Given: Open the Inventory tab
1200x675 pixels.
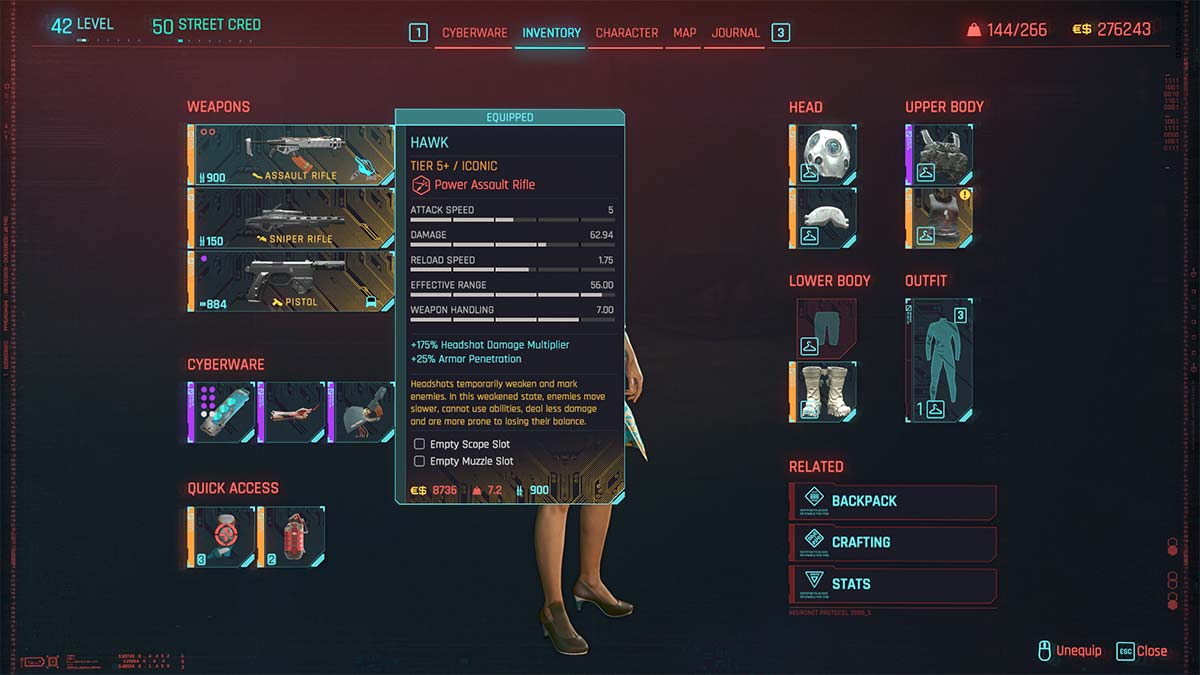Looking at the screenshot, I should (551, 33).
